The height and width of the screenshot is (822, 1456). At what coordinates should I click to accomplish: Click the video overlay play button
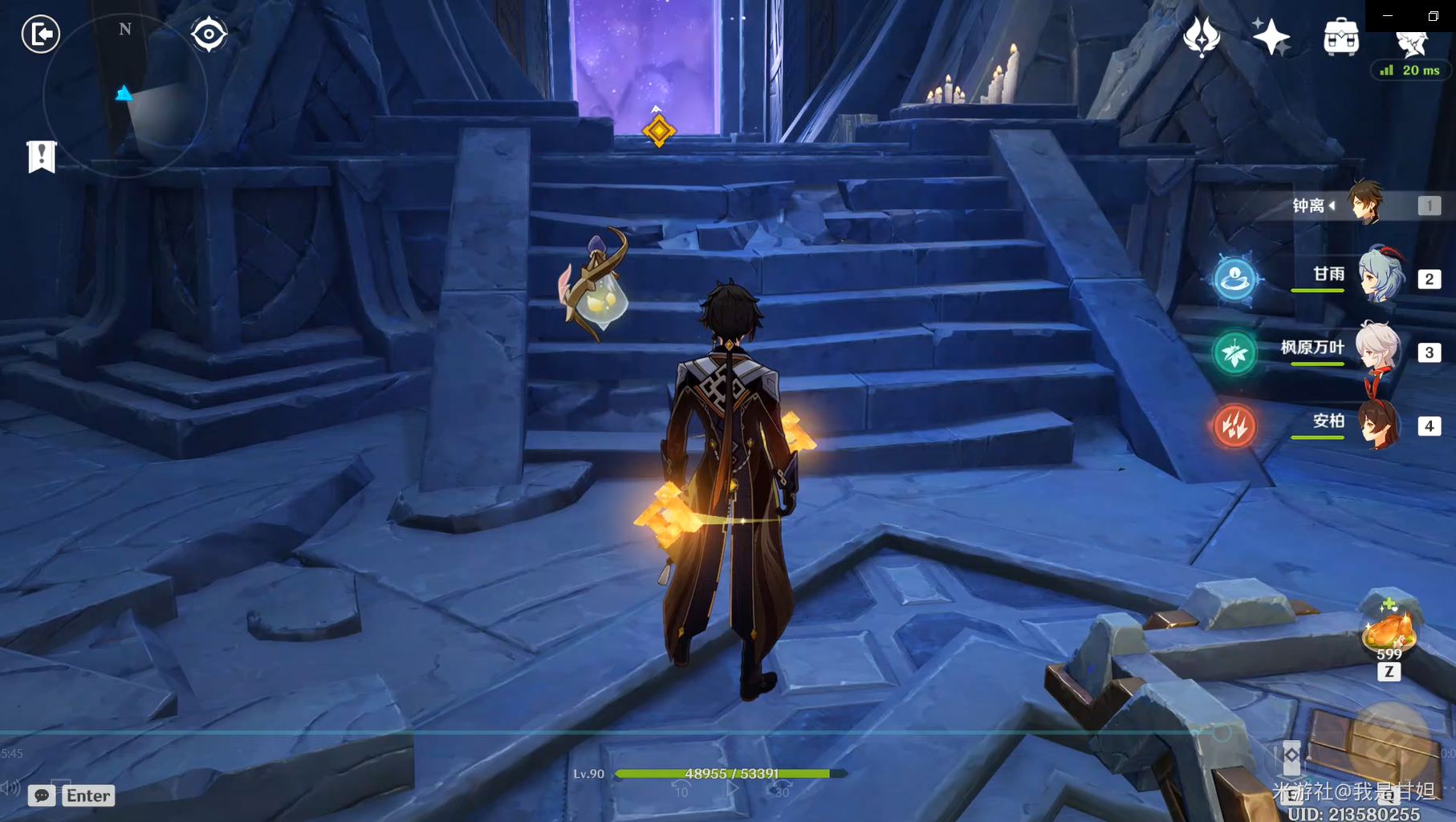tap(731, 788)
